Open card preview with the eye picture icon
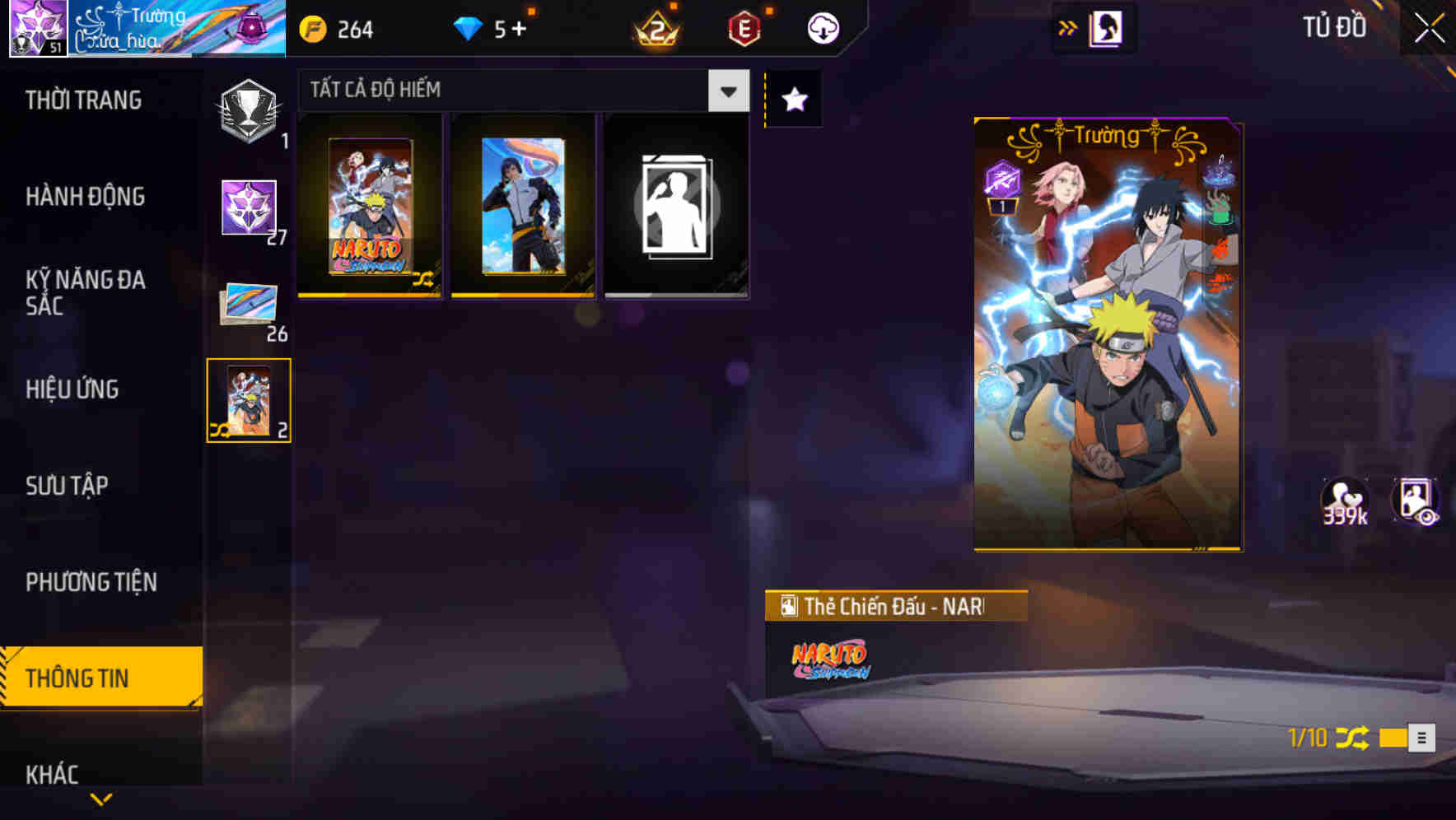The image size is (1456, 820). 1418,501
